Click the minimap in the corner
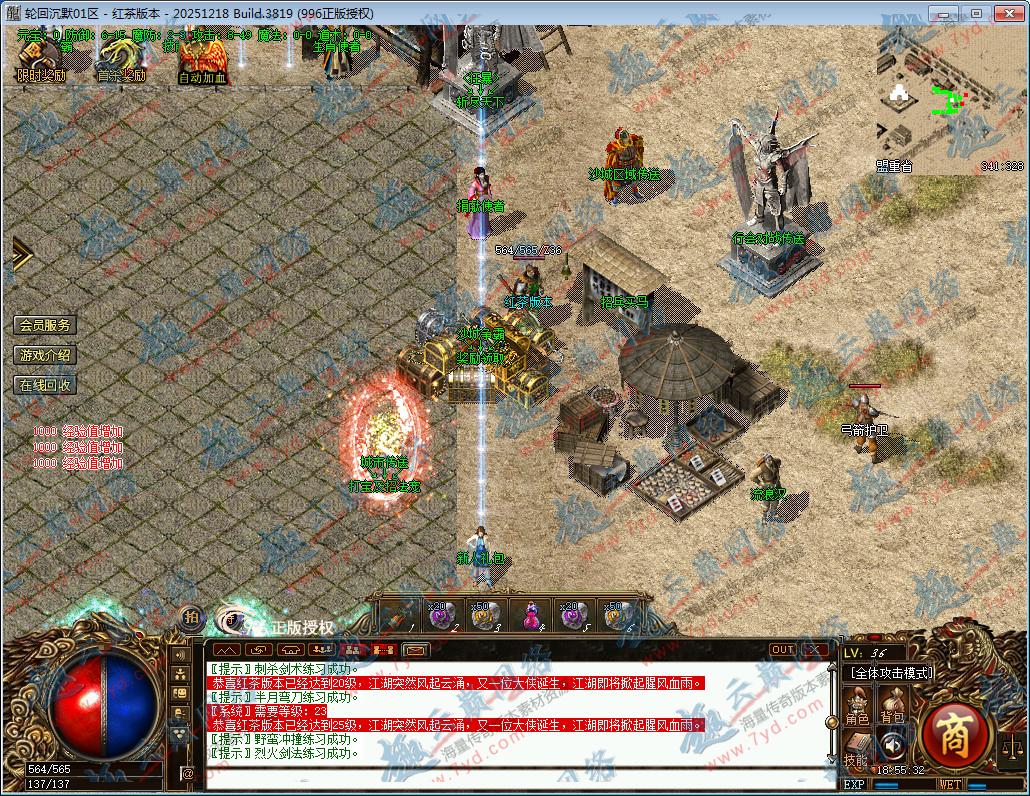This screenshot has width=1030, height=796. [950, 100]
